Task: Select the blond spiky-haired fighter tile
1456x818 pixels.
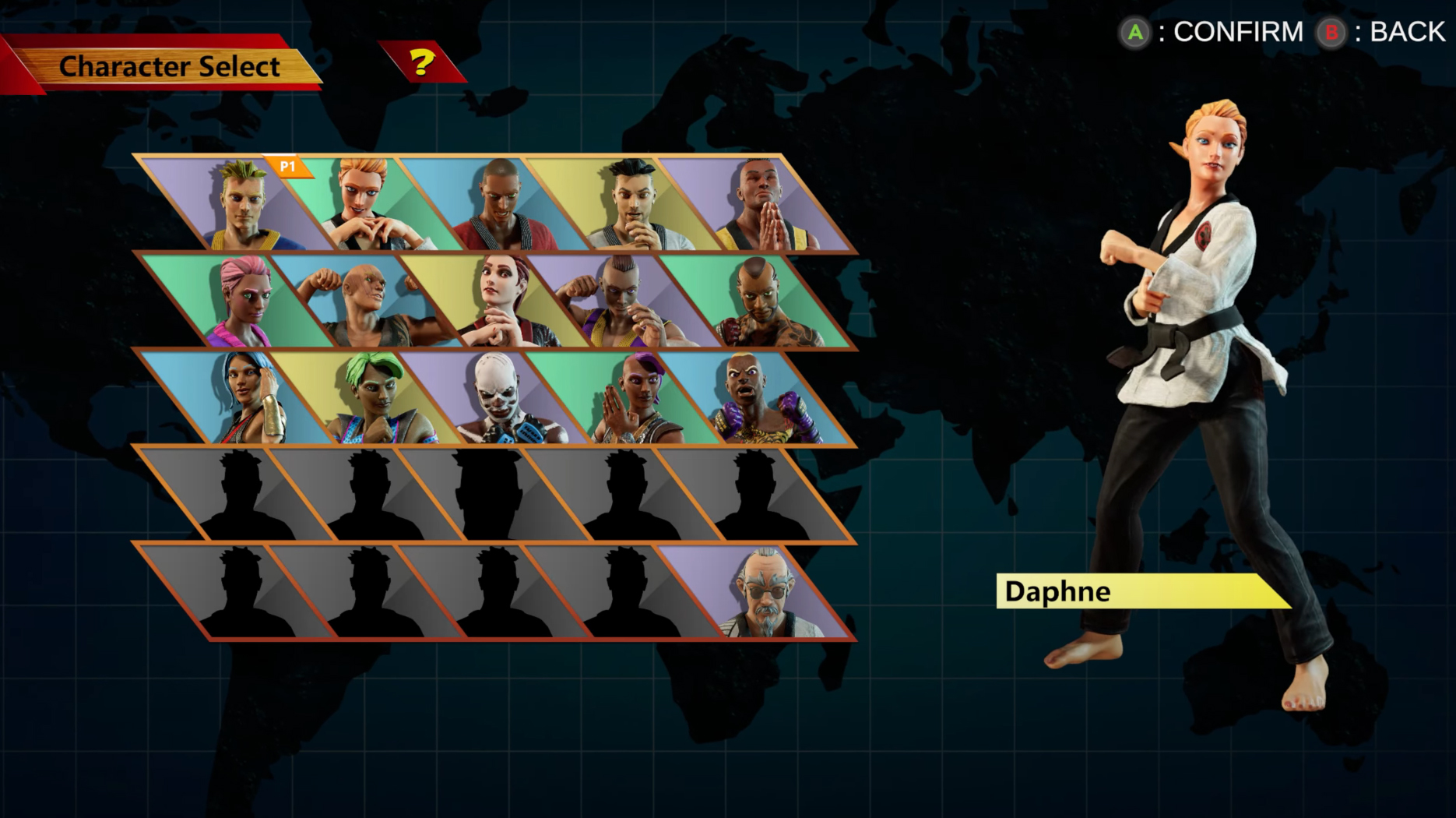Action: (x=243, y=204)
